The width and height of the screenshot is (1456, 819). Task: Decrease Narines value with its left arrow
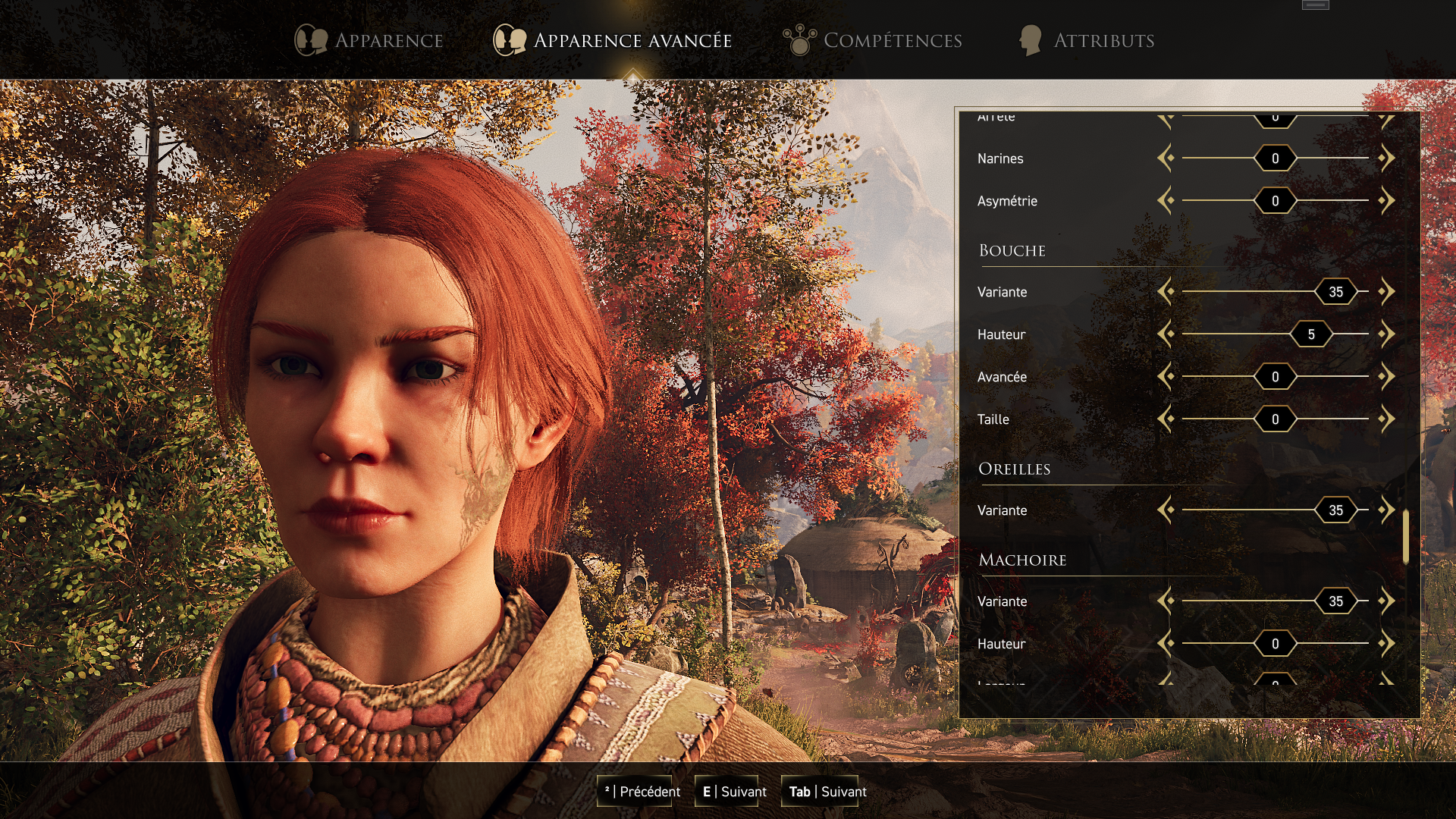1167,158
